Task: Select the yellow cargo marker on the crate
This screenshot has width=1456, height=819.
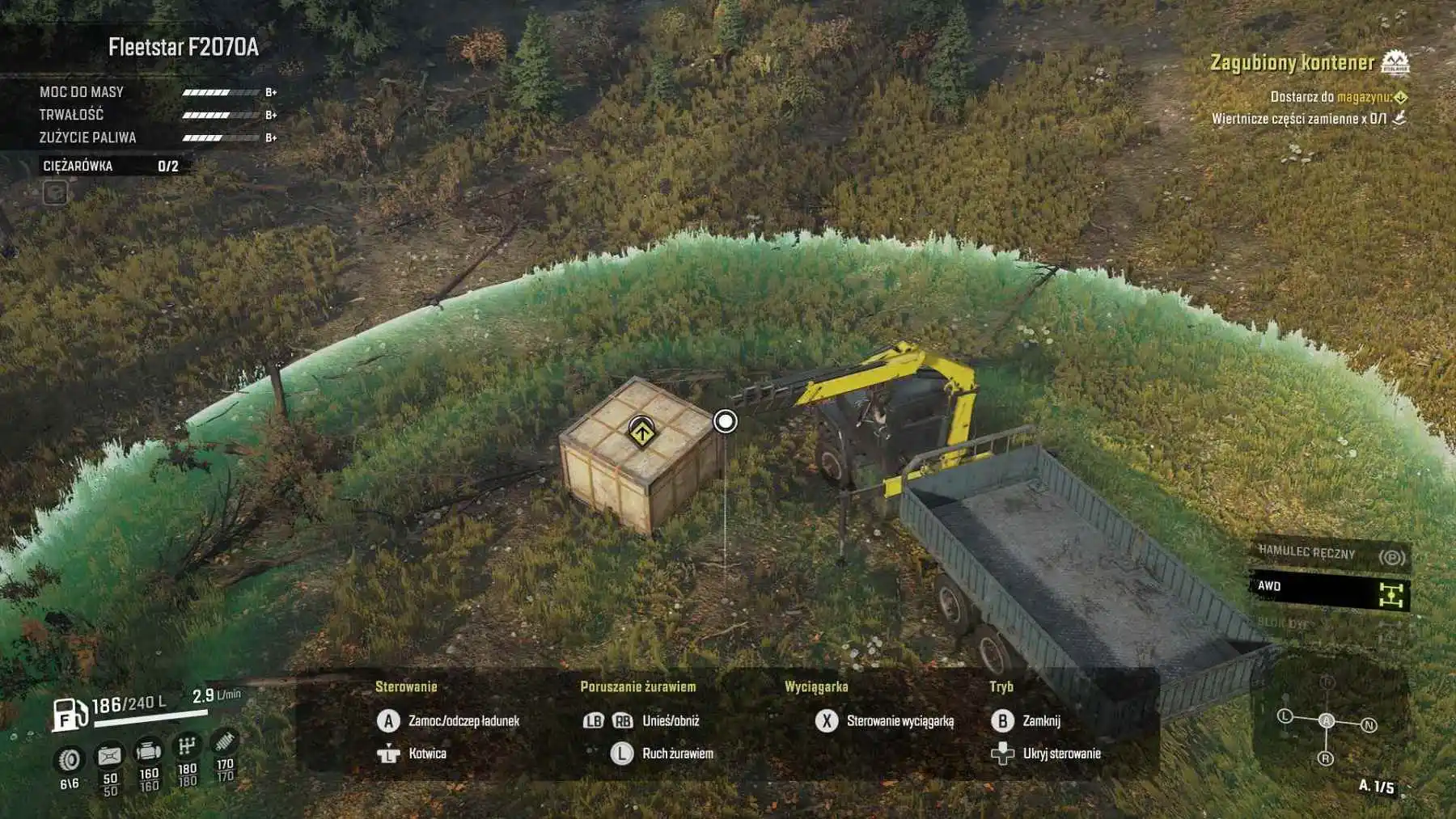Action: [641, 433]
